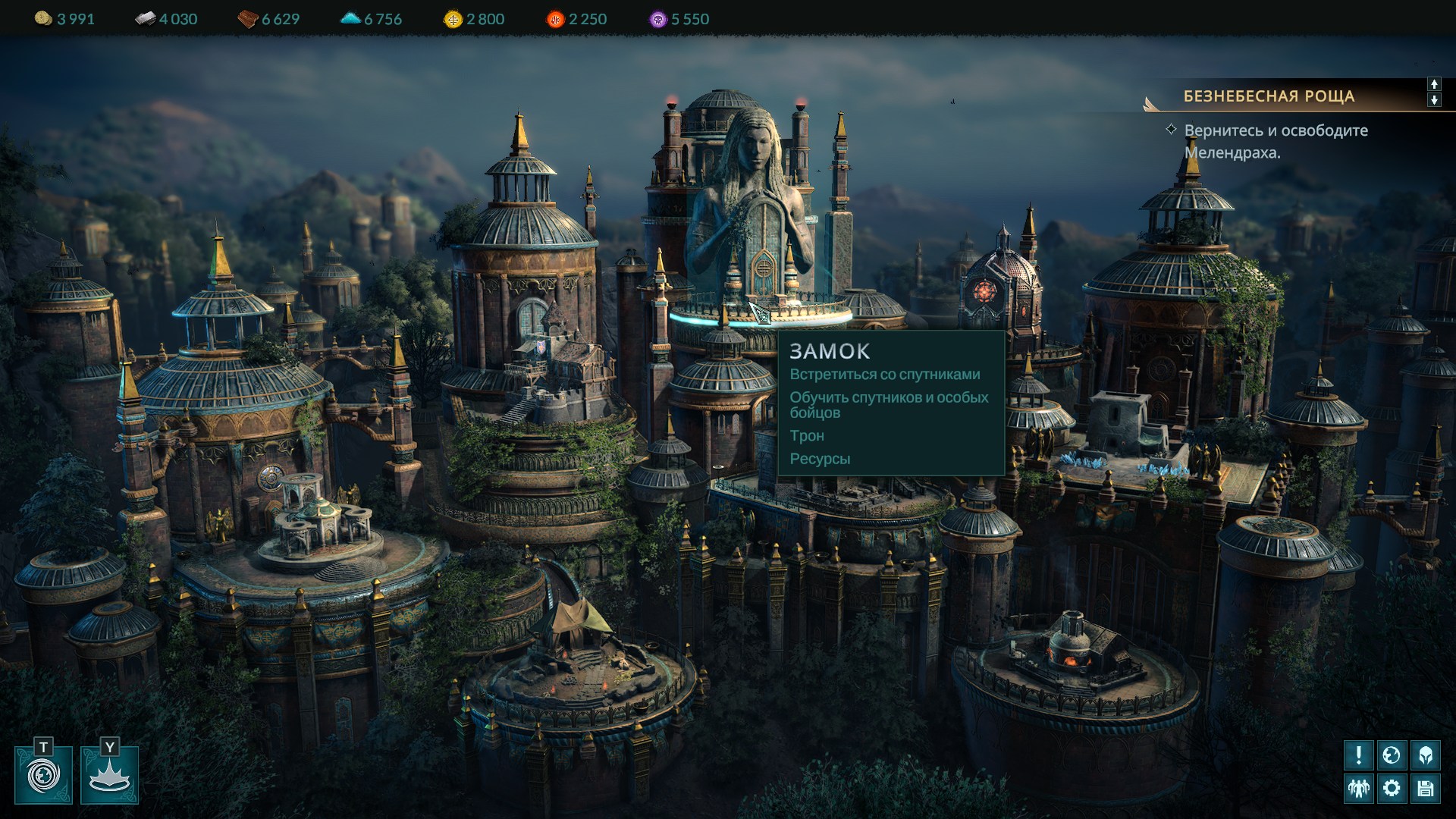Open the journal via exclamation mark icon
This screenshot has height=819, width=1456.
click(x=1358, y=755)
